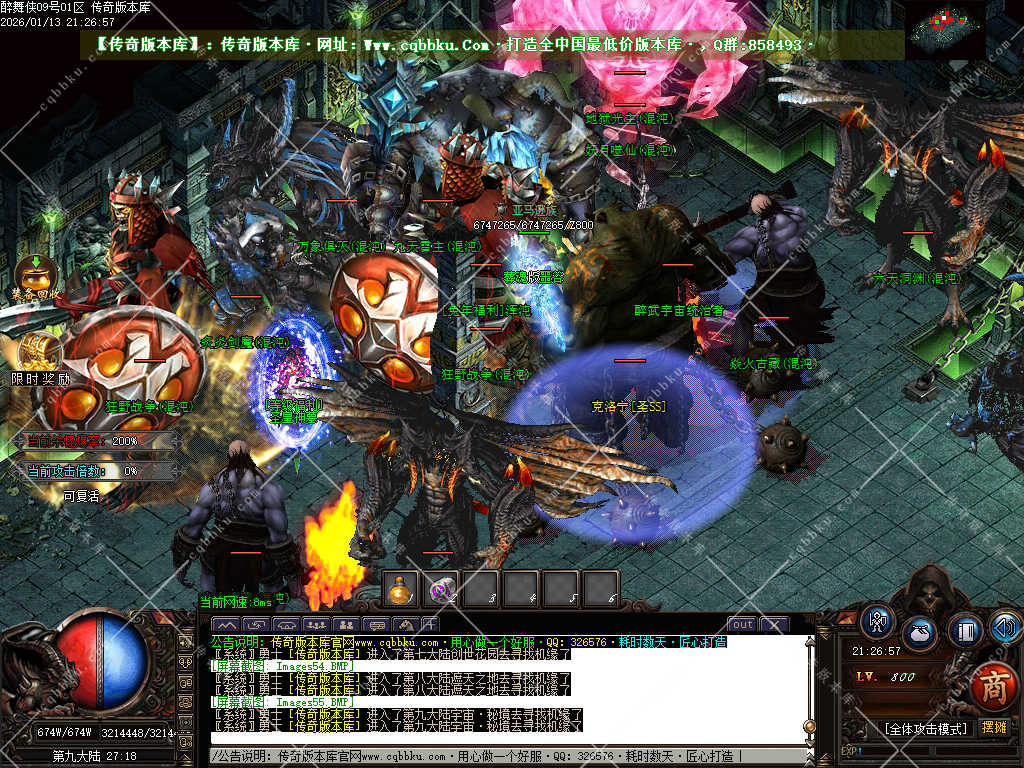1024x768 pixels.
Task: Use the purple scroll in hotbar slot 2
Action: tap(441, 590)
